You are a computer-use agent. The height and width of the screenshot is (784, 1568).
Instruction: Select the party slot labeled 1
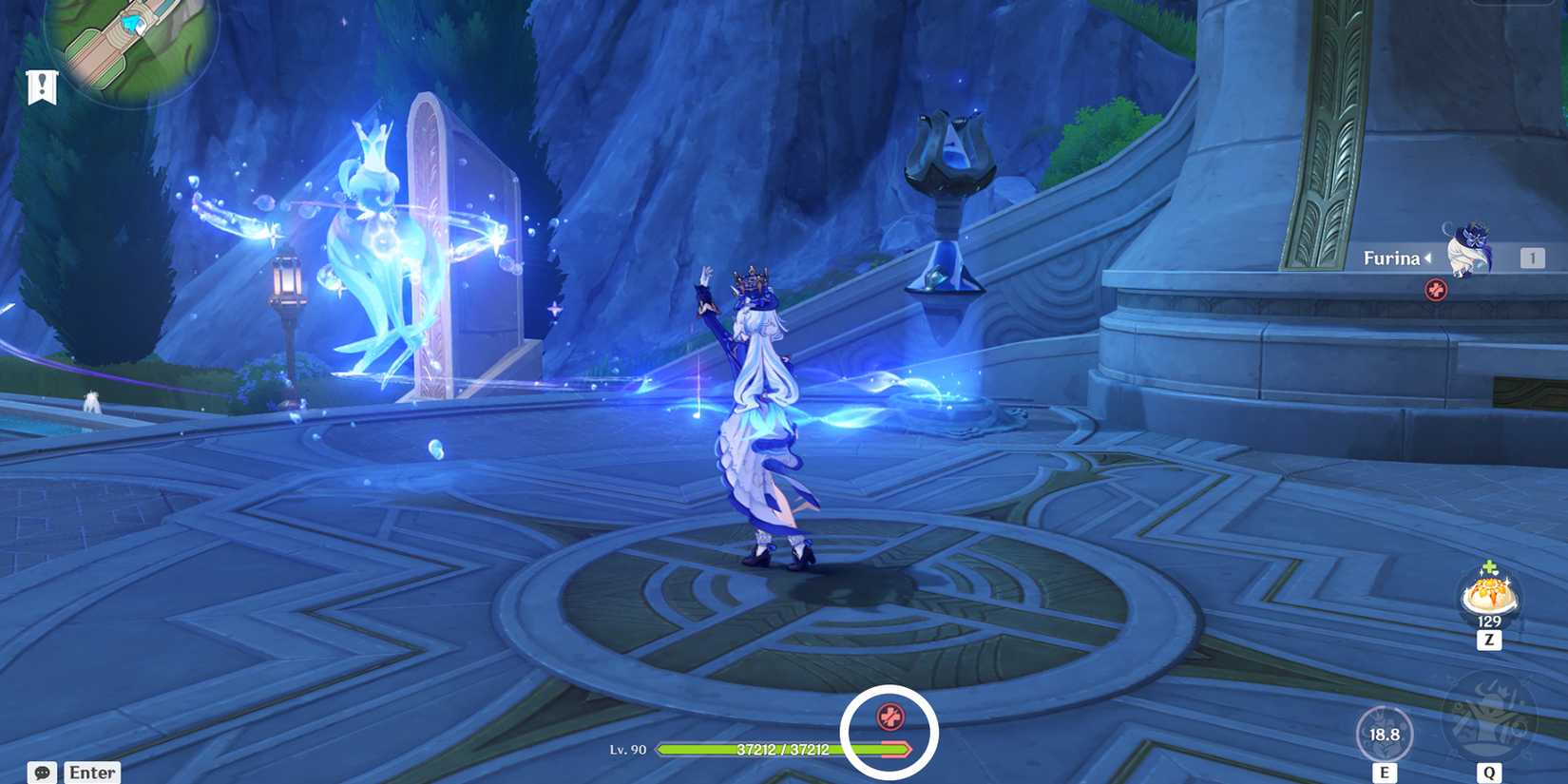point(1533,257)
